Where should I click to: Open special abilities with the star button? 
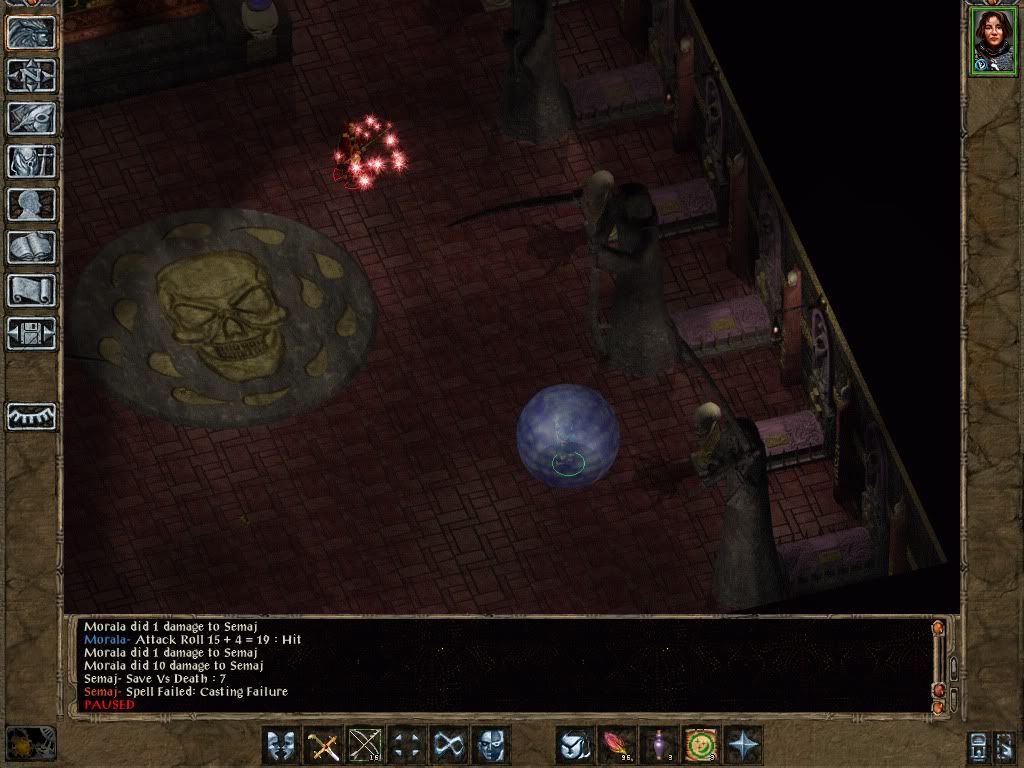[743, 745]
